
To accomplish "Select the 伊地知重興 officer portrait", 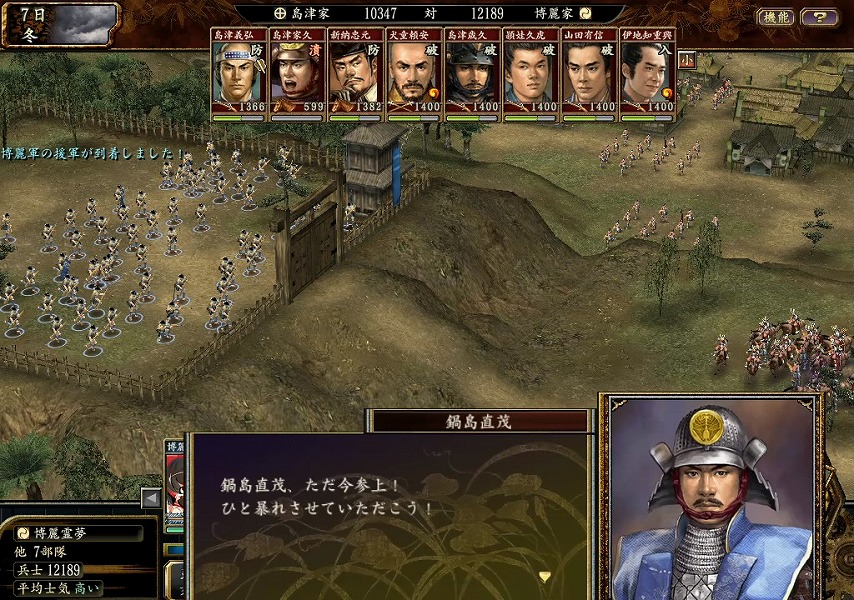I will pos(646,76).
